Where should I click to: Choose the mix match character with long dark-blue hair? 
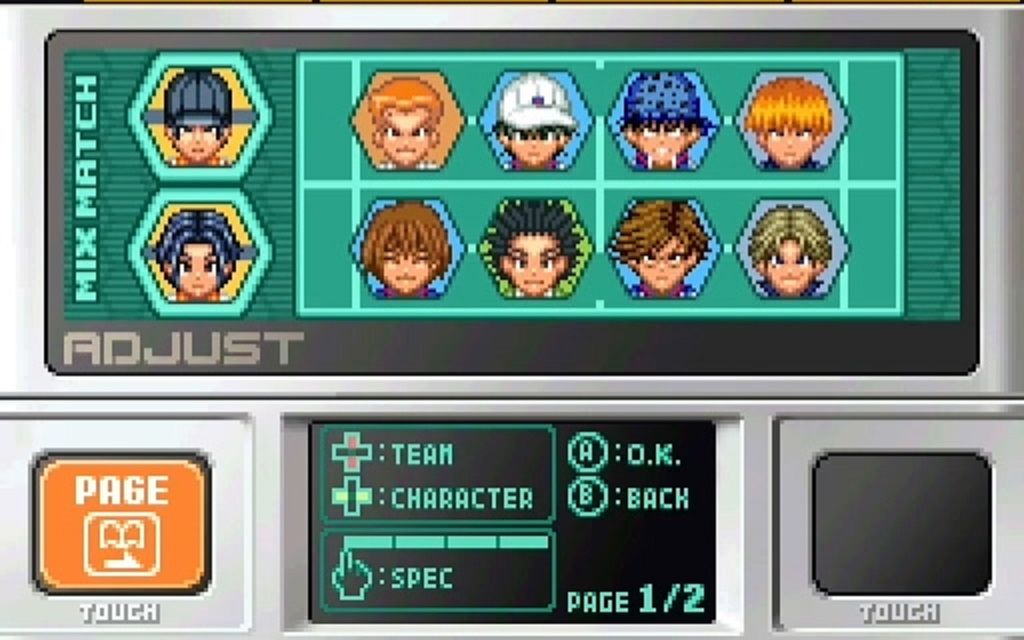pos(199,252)
